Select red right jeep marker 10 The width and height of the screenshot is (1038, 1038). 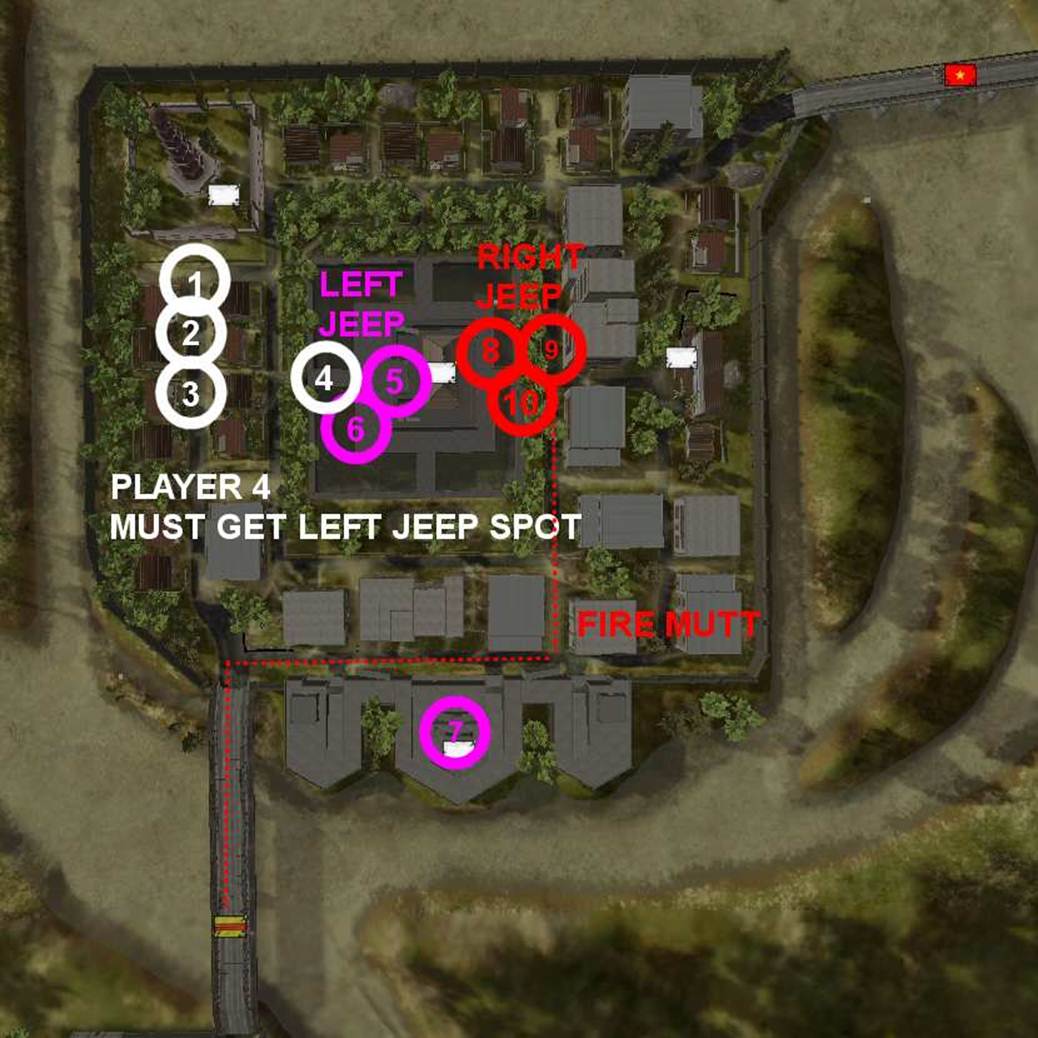(x=521, y=402)
